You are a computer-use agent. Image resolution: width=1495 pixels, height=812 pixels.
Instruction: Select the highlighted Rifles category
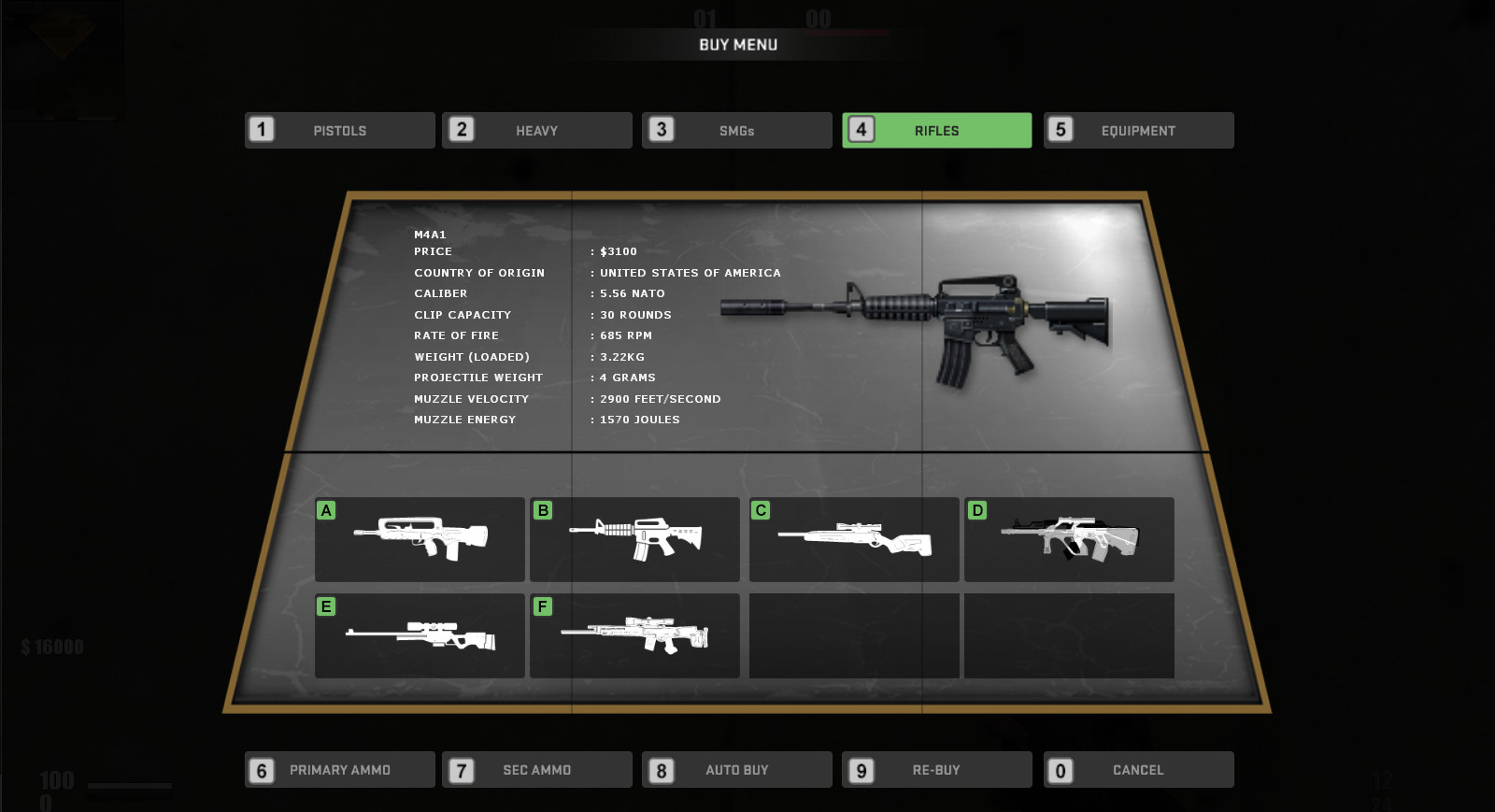point(936,130)
